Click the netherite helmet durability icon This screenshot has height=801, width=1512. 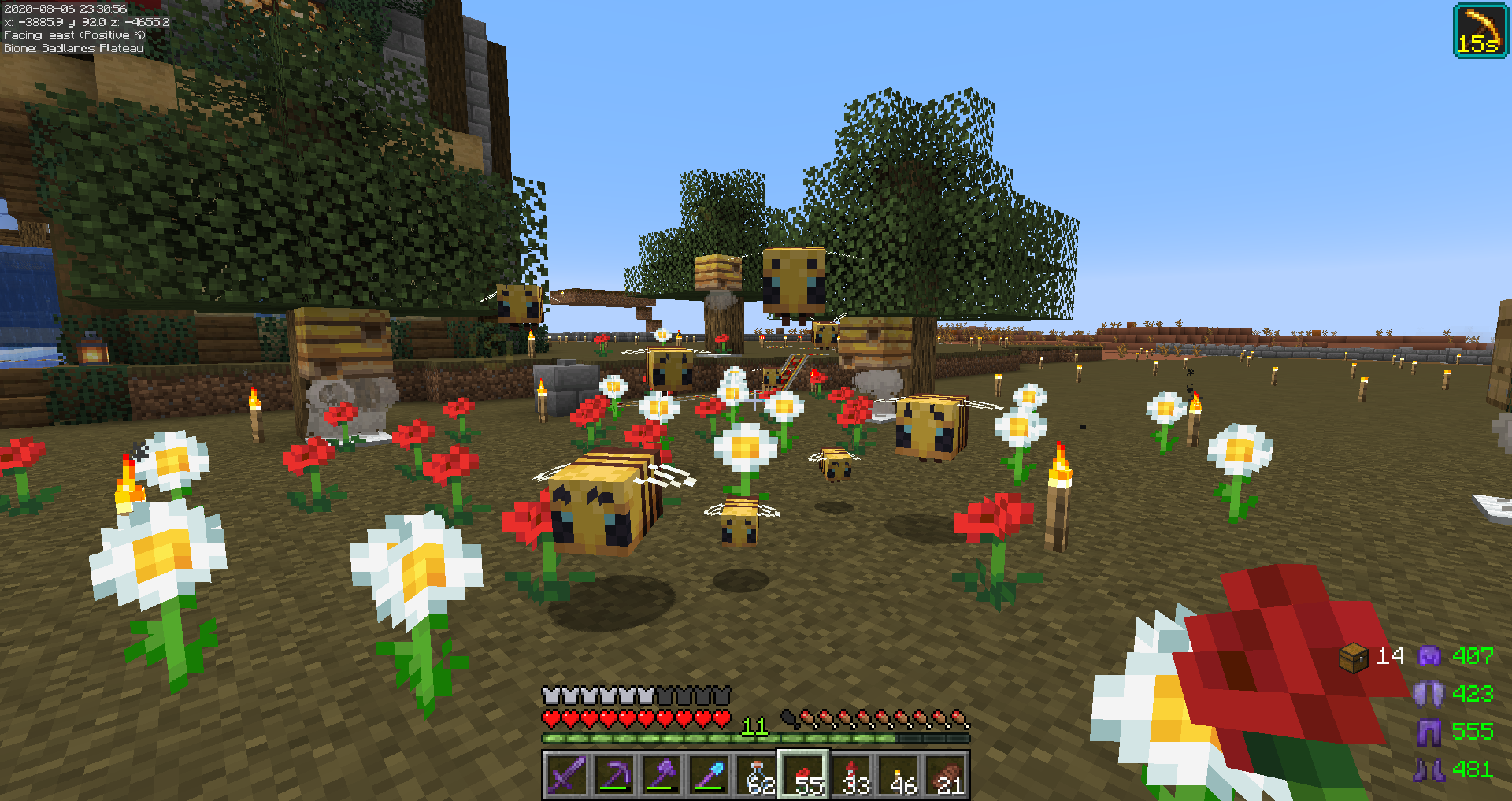click(1429, 656)
